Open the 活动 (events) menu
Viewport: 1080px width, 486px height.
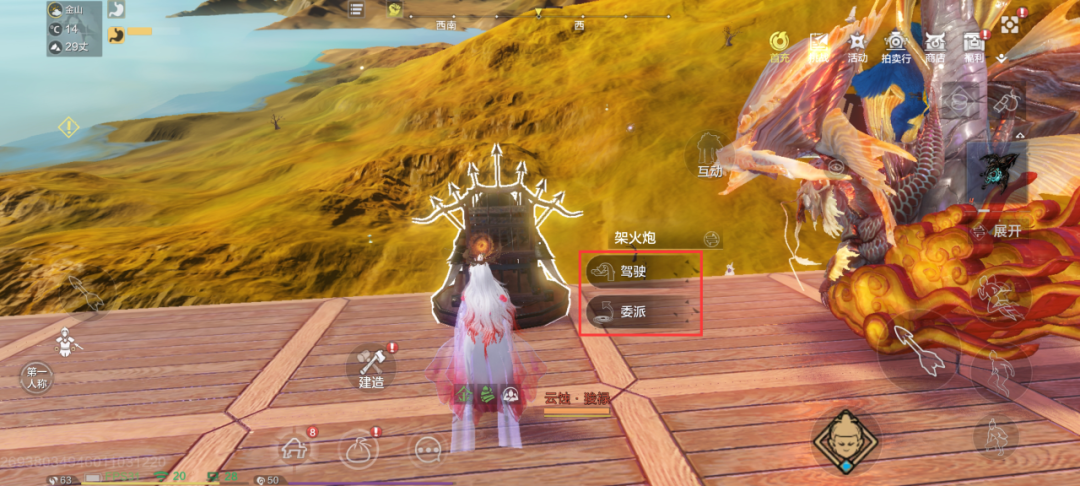click(857, 46)
